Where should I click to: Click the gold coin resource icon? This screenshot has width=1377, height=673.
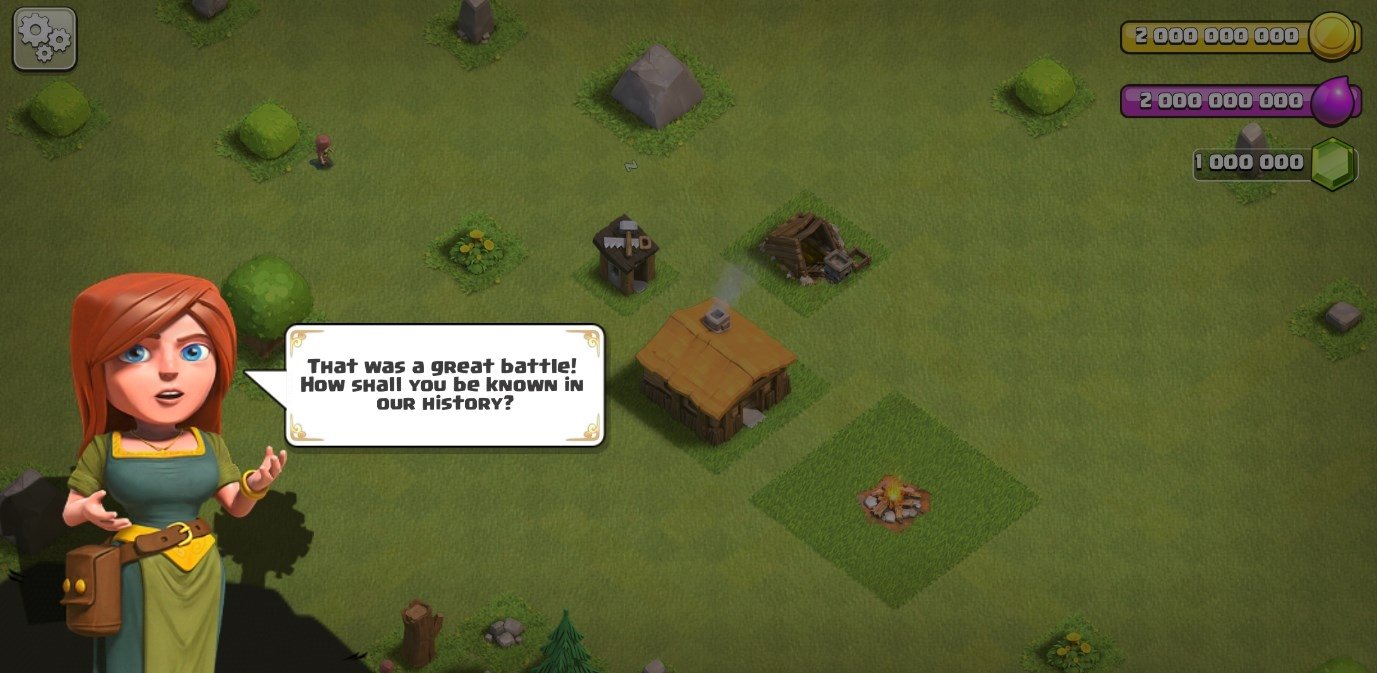tap(1332, 36)
